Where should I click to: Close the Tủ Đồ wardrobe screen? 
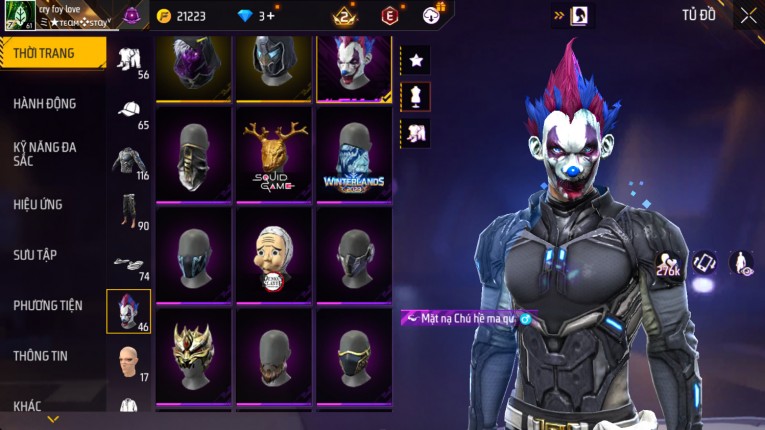748,16
